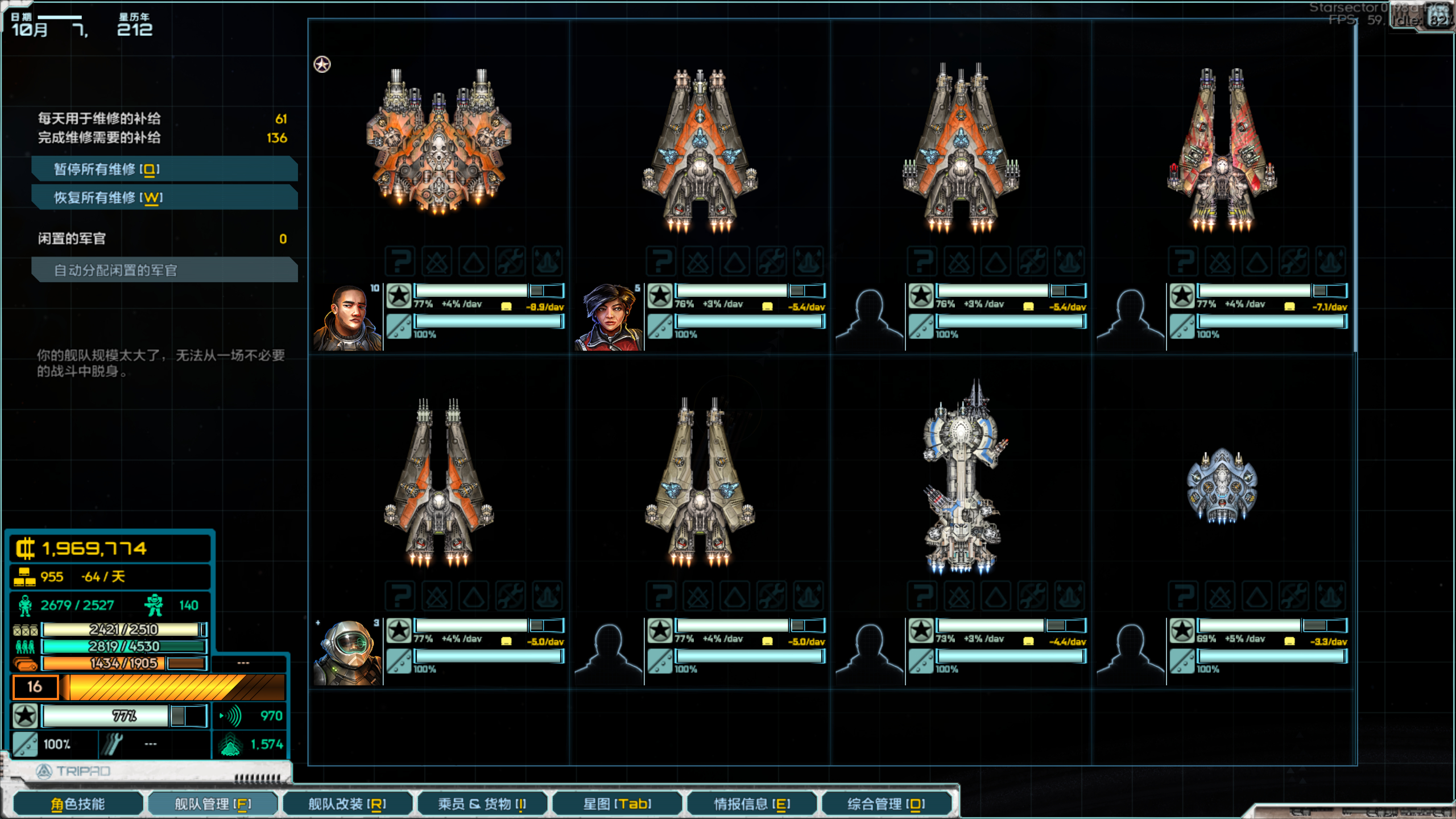Switch to 综合管理 command tab
The image size is (1456, 819).
coord(886,804)
